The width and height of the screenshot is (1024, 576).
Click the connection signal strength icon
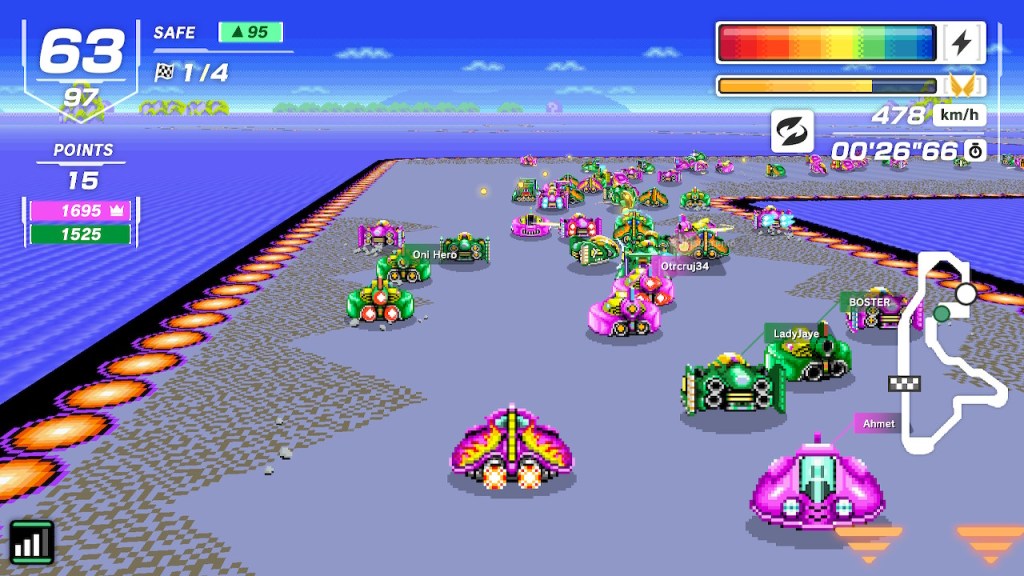pos(32,543)
